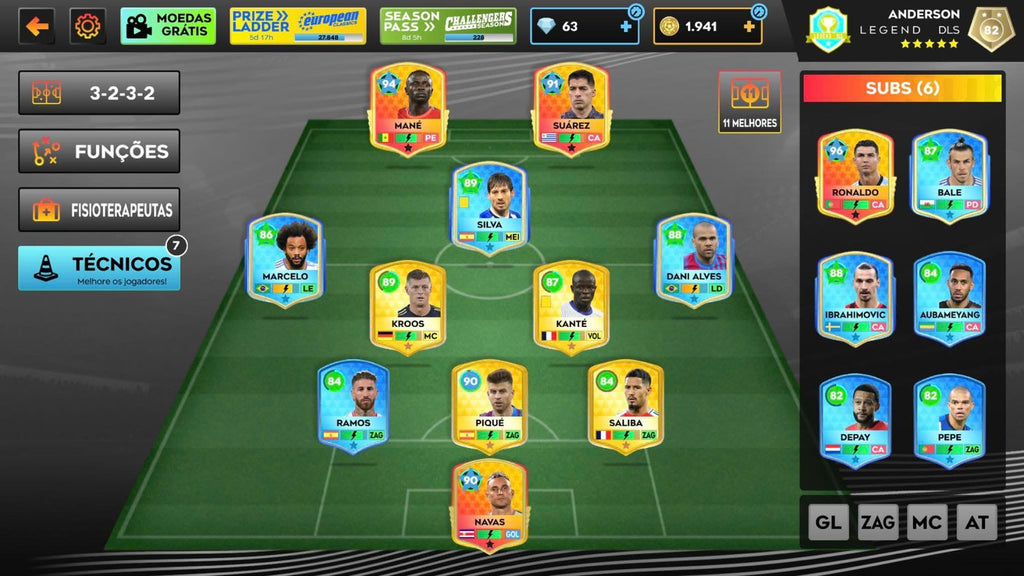Image resolution: width=1024 pixels, height=576 pixels.
Task: Choose the Kroos midfielder card
Action: click(x=407, y=307)
